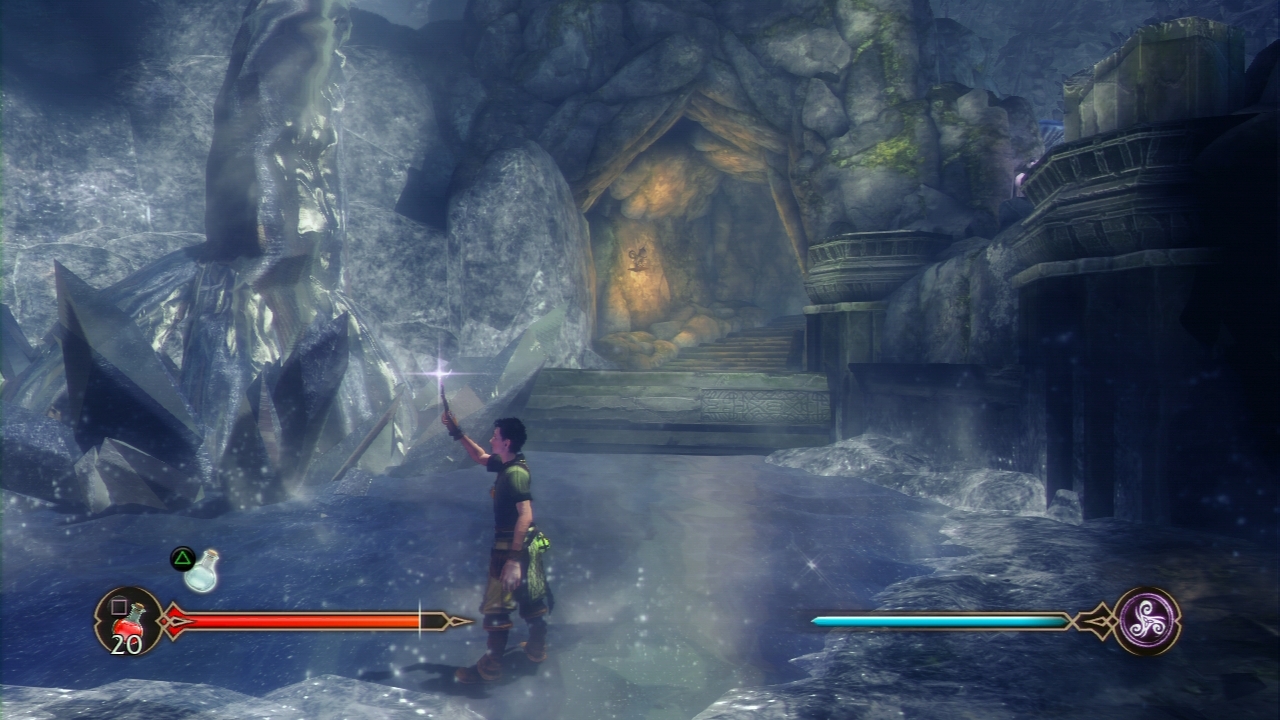Select the red health potion slot

(129, 621)
